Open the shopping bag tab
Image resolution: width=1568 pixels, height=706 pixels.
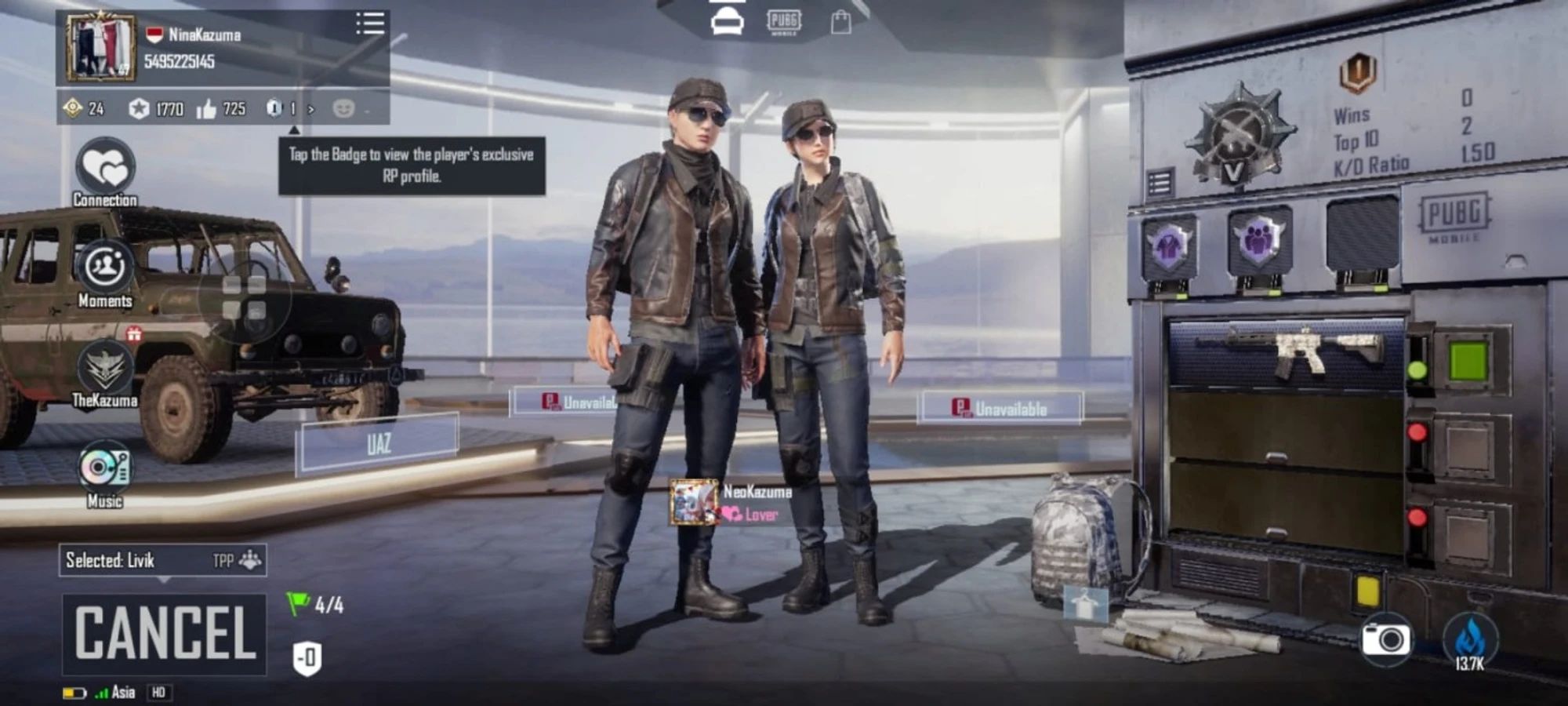pyautogui.click(x=840, y=22)
